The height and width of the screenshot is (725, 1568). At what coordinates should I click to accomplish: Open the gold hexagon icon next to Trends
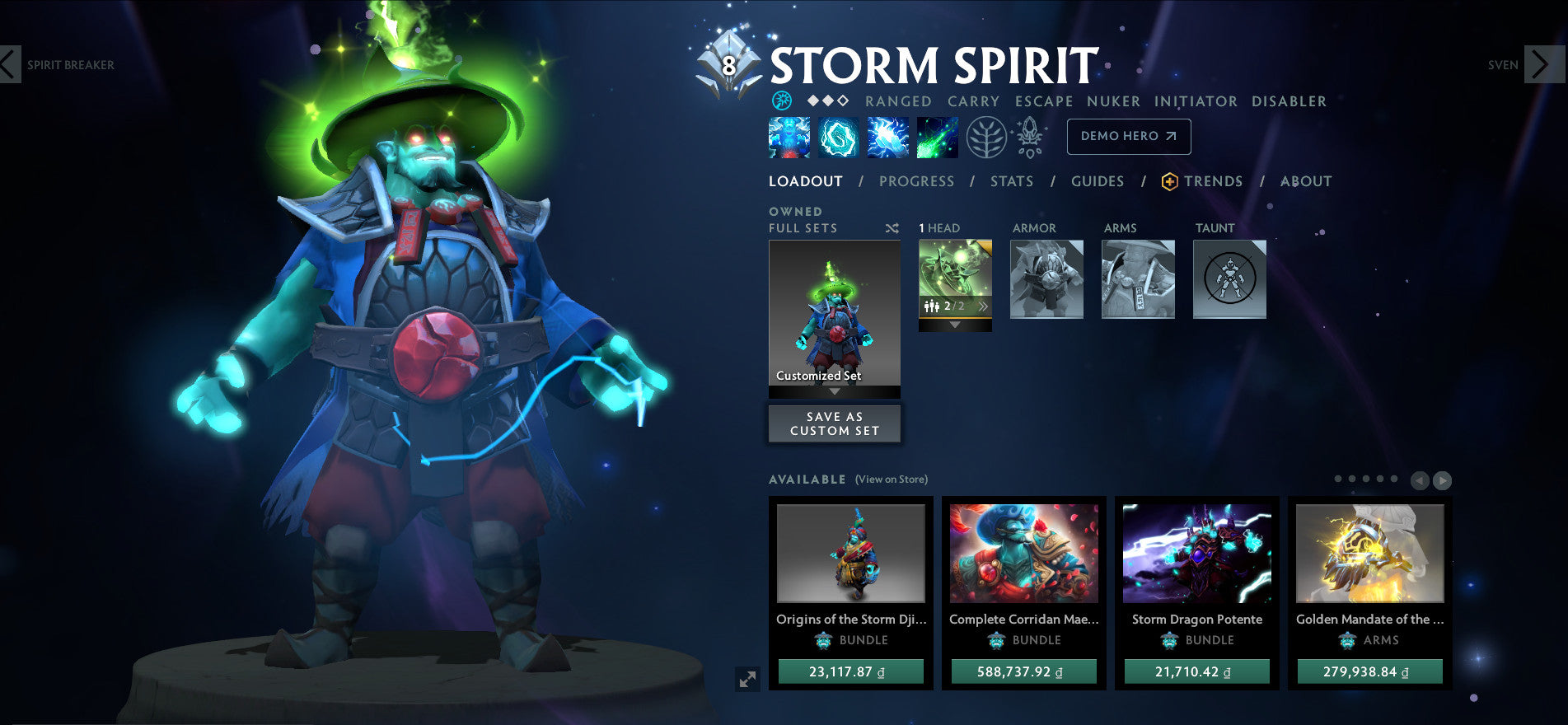1168,181
